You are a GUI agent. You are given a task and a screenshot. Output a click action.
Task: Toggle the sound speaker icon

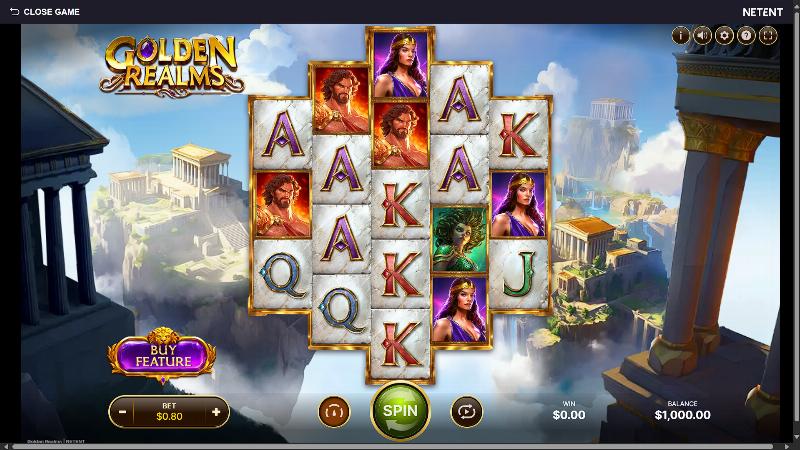703,36
